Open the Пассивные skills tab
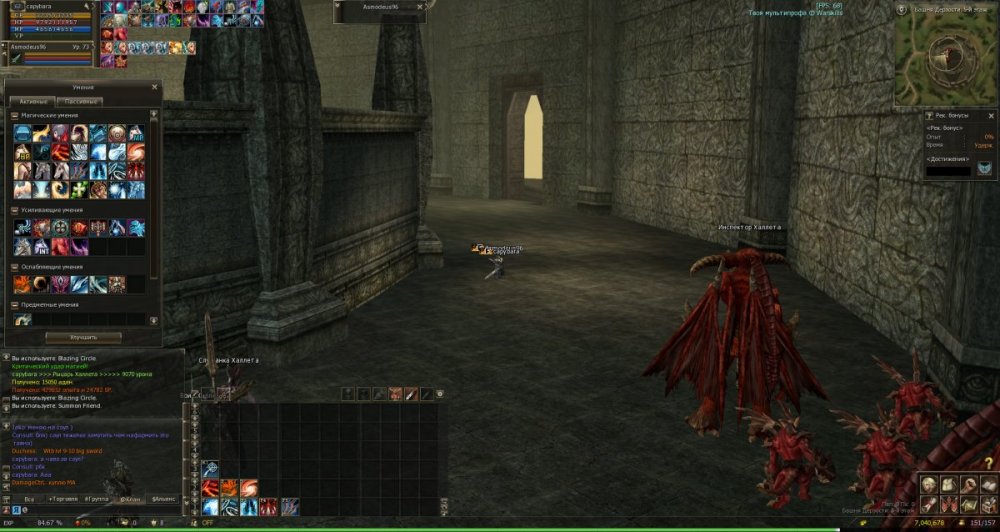Screen dimensions: 1000x532 79,101
